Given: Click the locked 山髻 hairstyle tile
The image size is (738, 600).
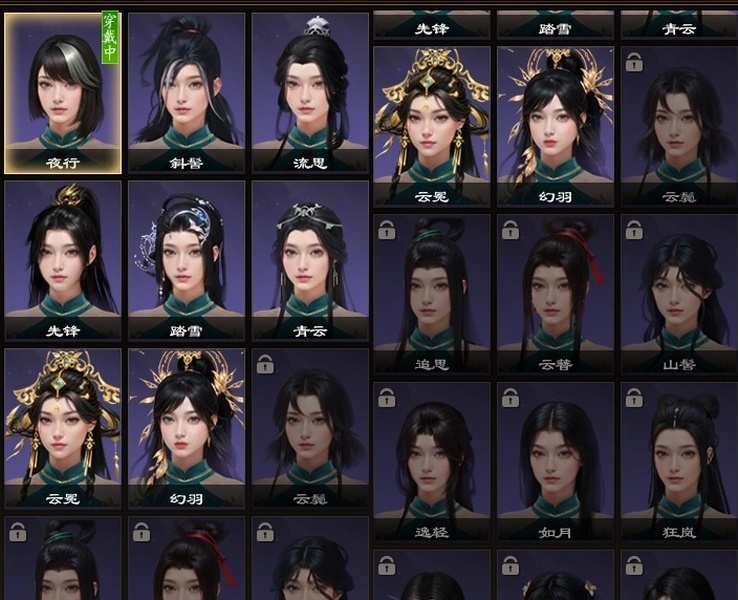Looking at the screenshot, I should tap(678, 292).
